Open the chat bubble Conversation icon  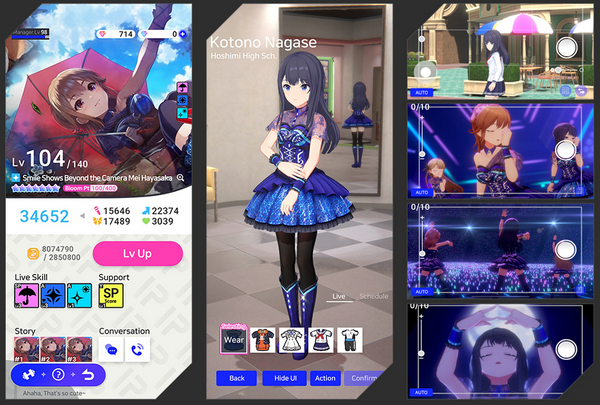click(x=110, y=349)
